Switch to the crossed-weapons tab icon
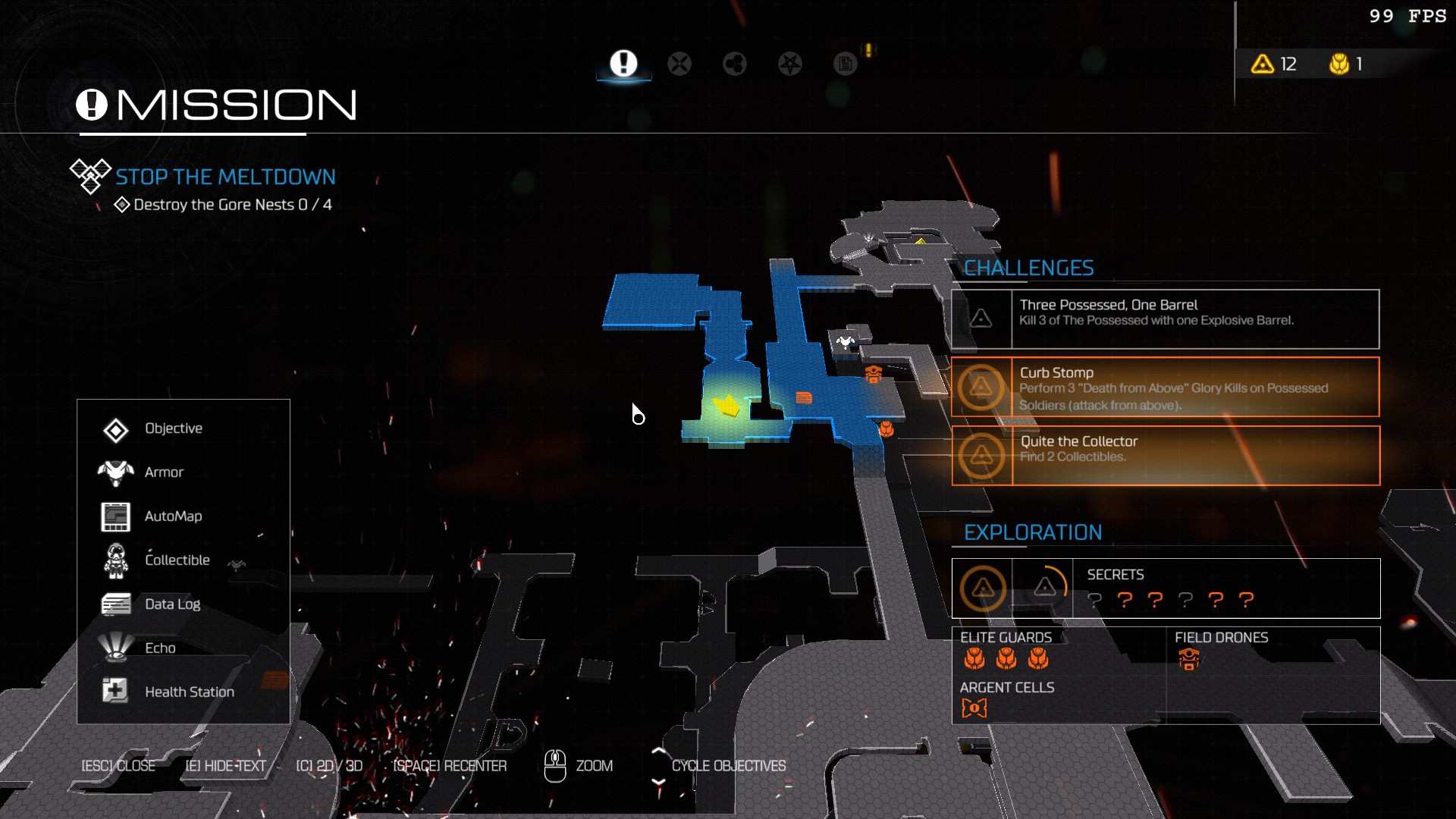The width and height of the screenshot is (1456, 819). click(x=679, y=64)
